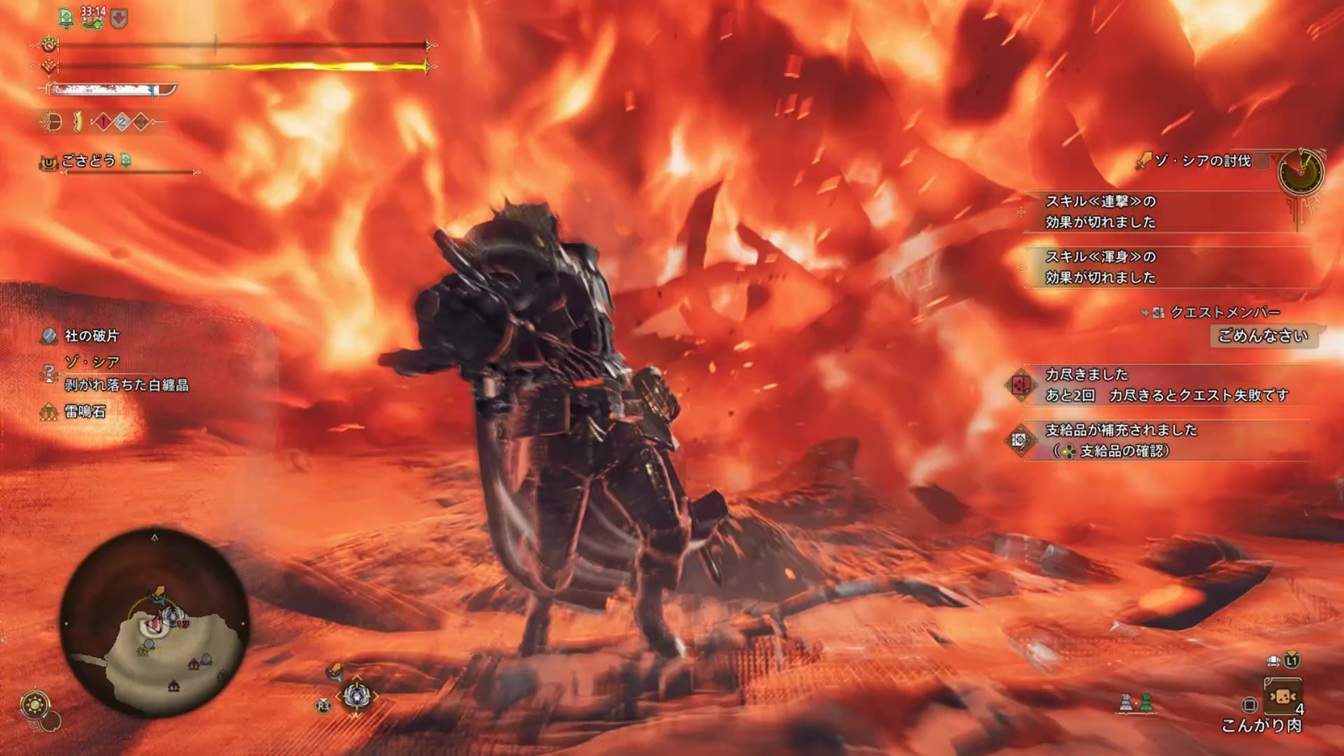Select 社の破片 in the gathering list
The height and width of the screenshot is (756, 1344).
(91, 336)
